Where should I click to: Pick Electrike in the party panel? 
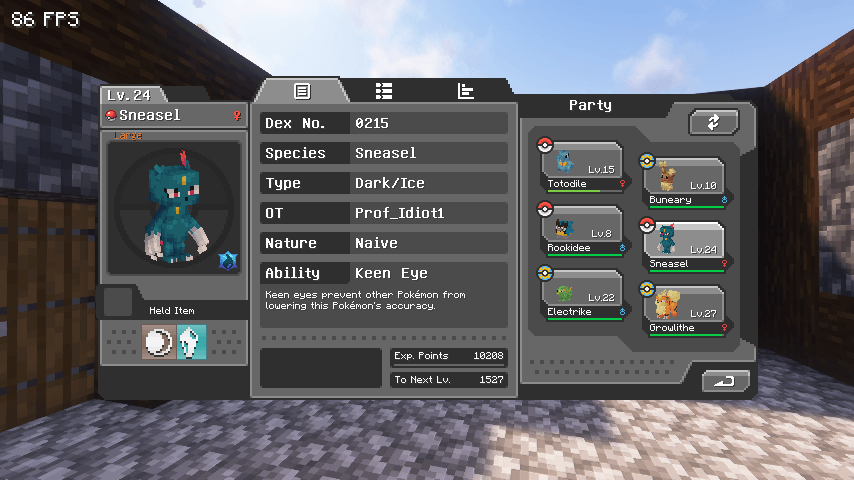tap(583, 295)
